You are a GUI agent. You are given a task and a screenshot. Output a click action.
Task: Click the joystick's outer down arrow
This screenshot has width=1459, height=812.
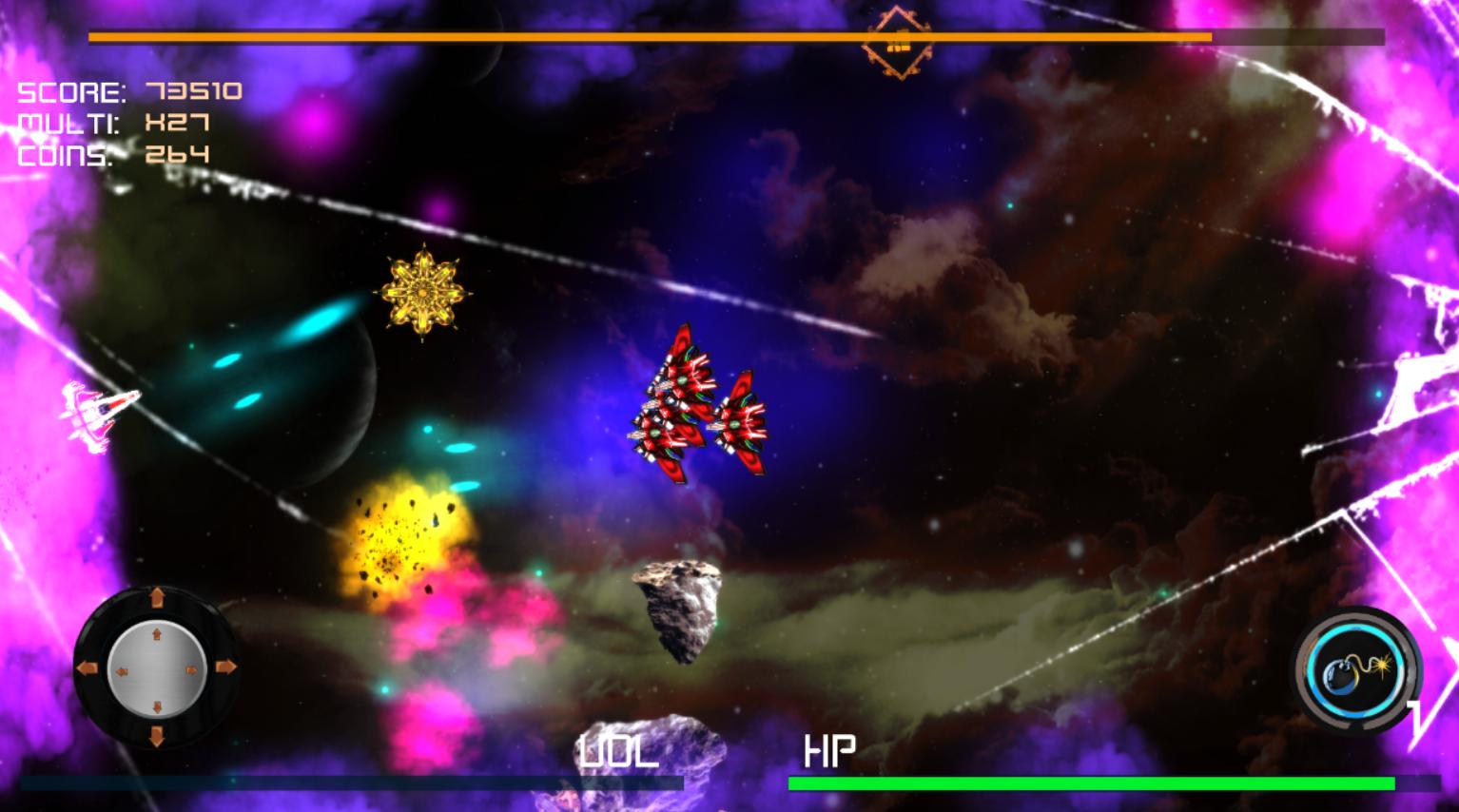coord(157,737)
